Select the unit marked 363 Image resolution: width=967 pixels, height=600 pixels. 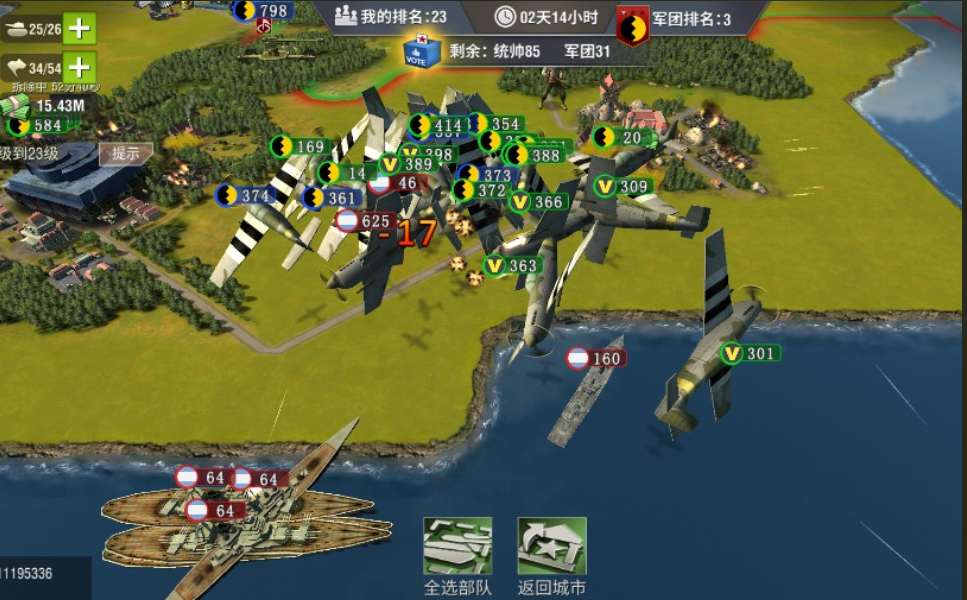512,266
